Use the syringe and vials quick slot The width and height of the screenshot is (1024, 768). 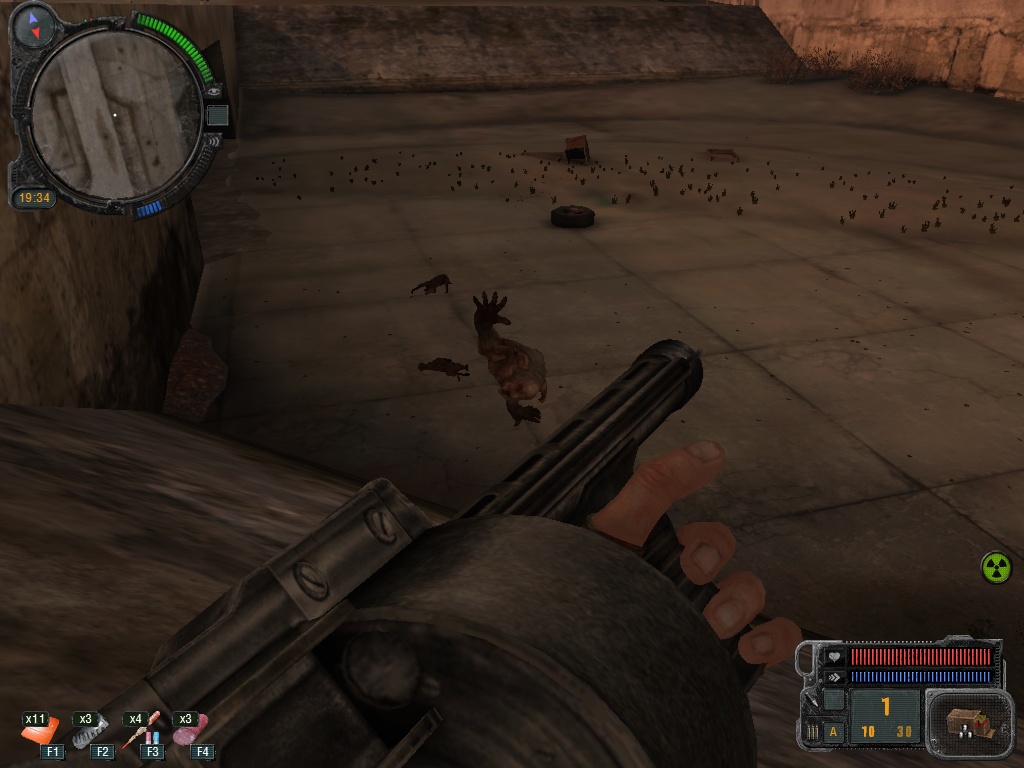point(141,733)
